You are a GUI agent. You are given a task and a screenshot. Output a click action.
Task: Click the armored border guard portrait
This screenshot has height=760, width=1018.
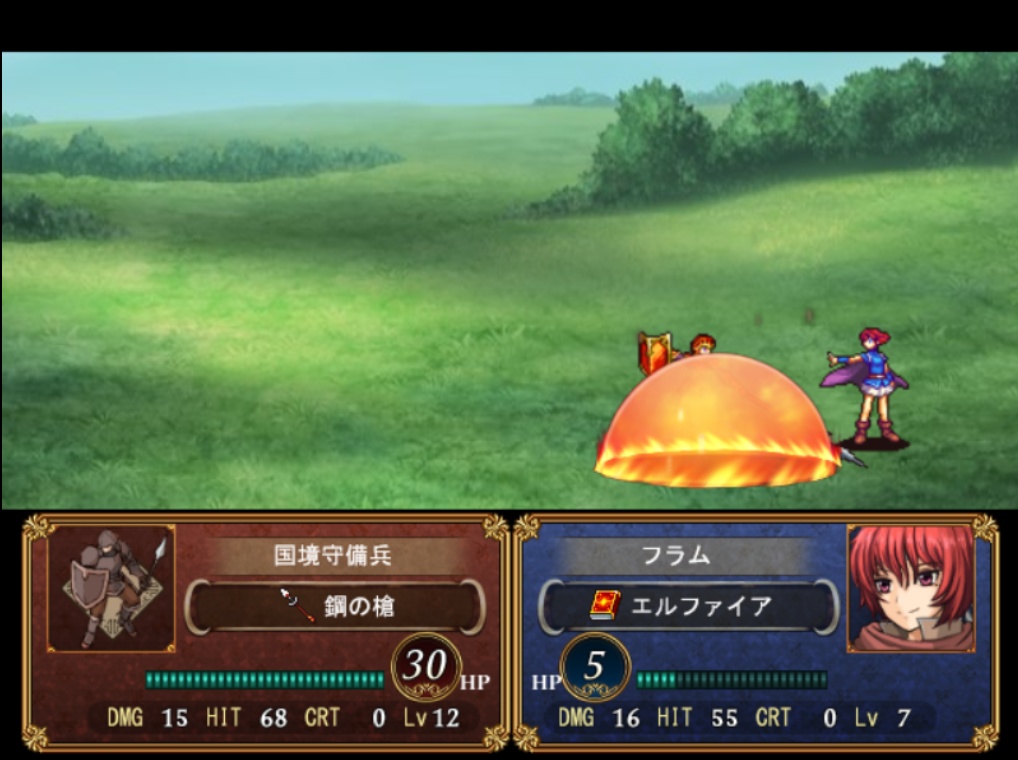click(111, 588)
